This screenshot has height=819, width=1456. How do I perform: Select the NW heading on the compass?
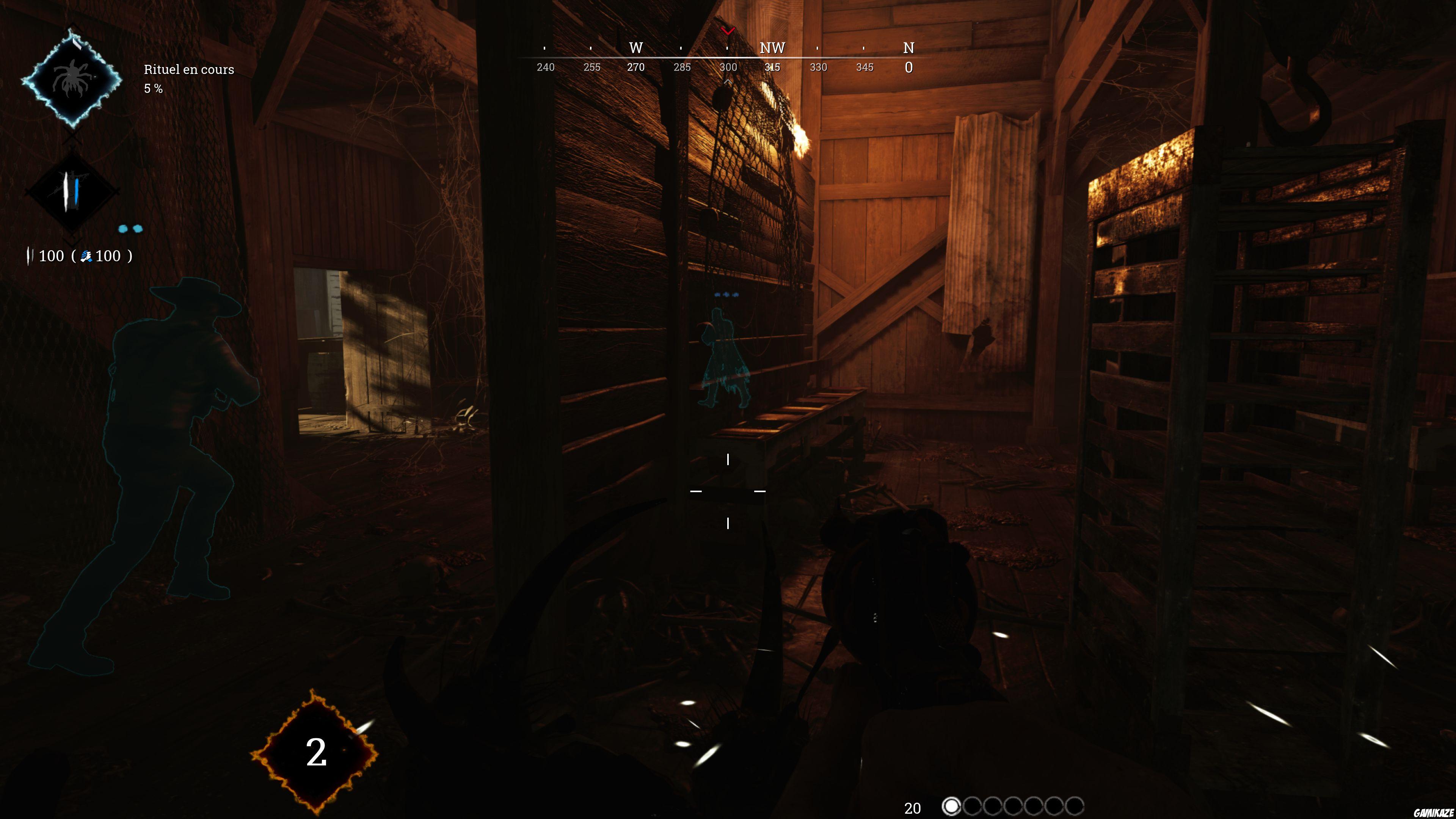point(772,49)
